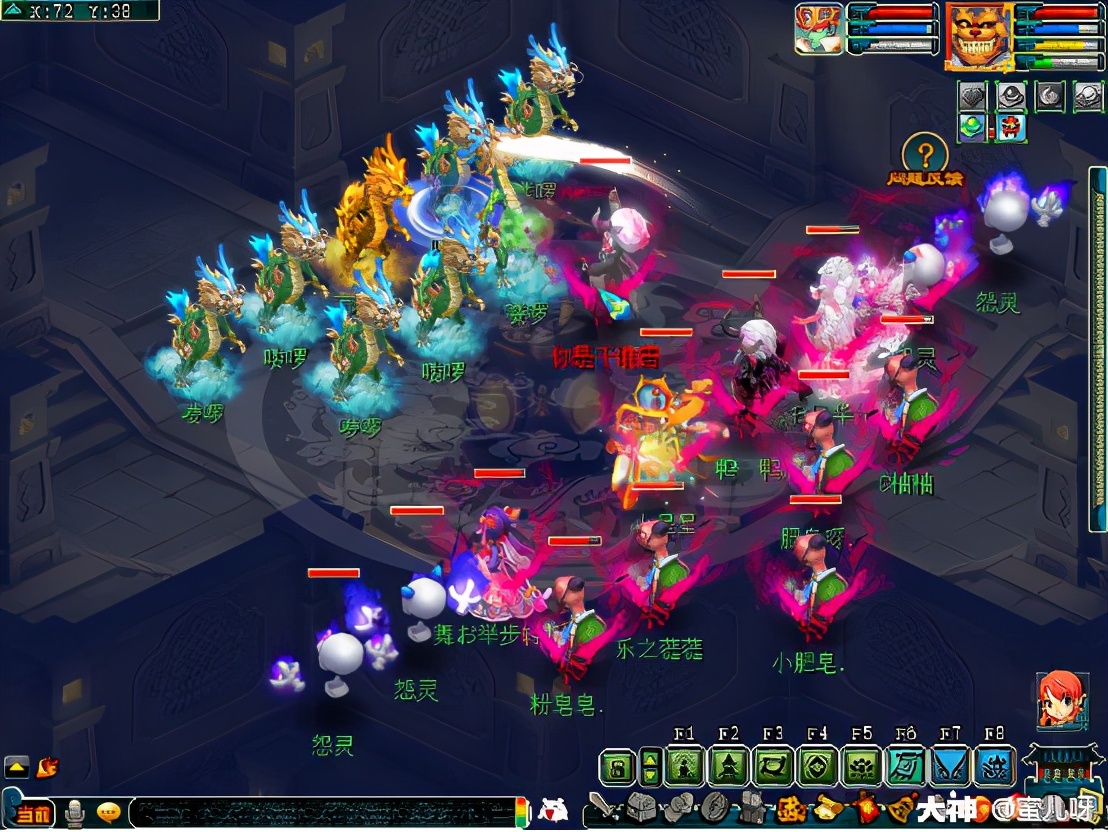Activate the F1 skill hotbar slot
1108x832 pixels.
[x=686, y=767]
